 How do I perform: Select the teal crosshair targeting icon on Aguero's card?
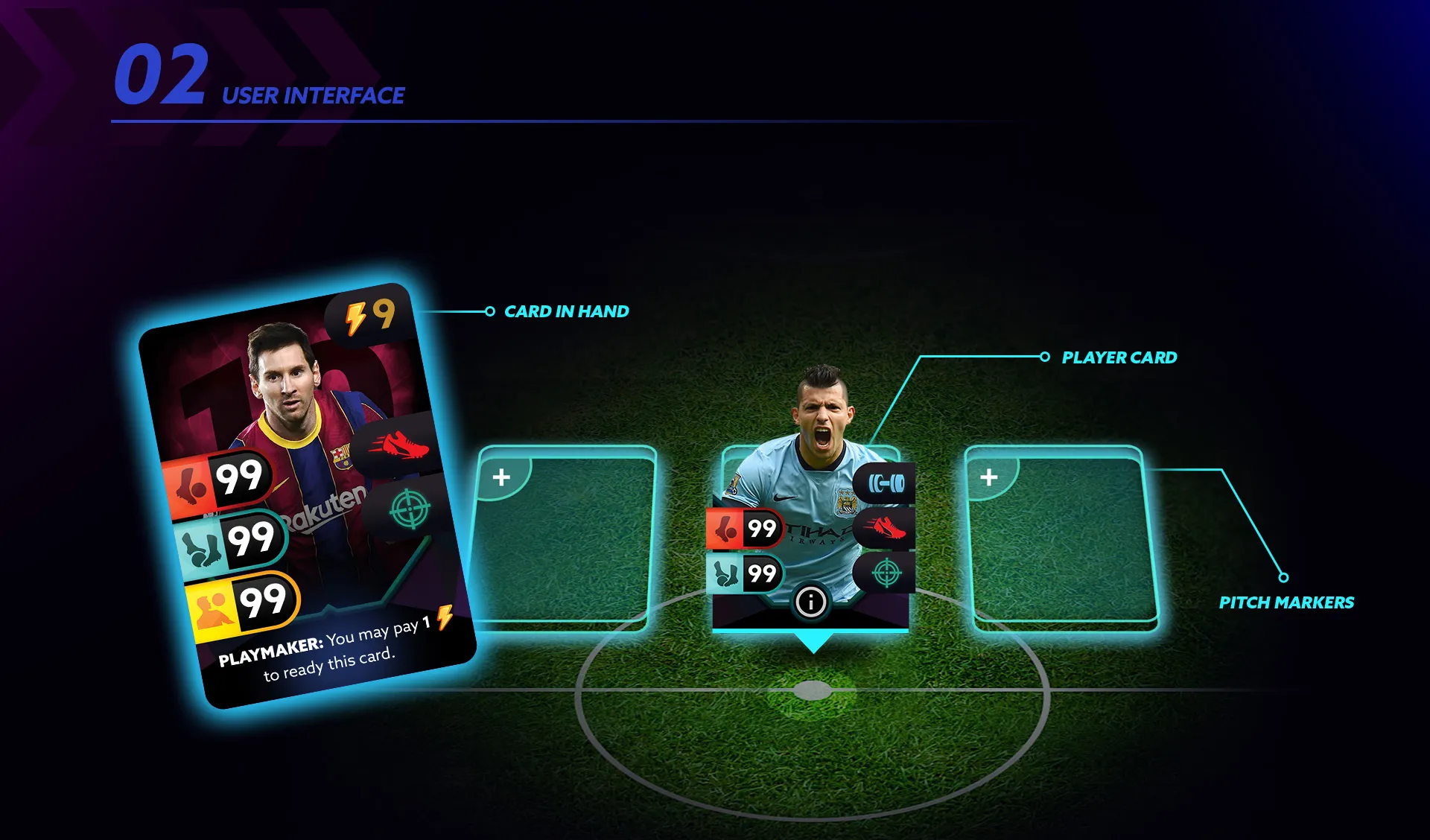click(x=886, y=573)
